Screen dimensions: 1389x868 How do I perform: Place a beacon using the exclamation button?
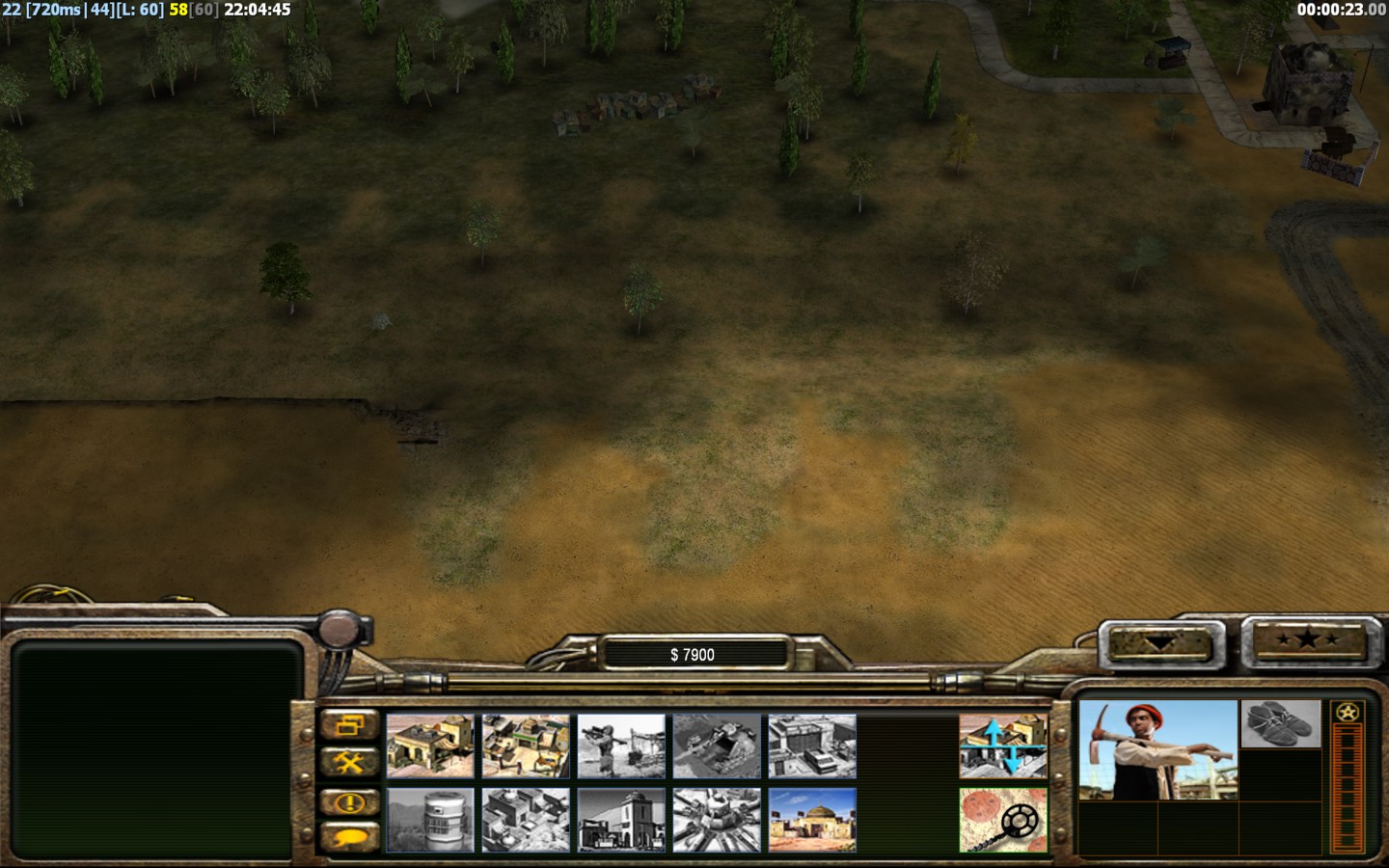(x=349, y=801)
